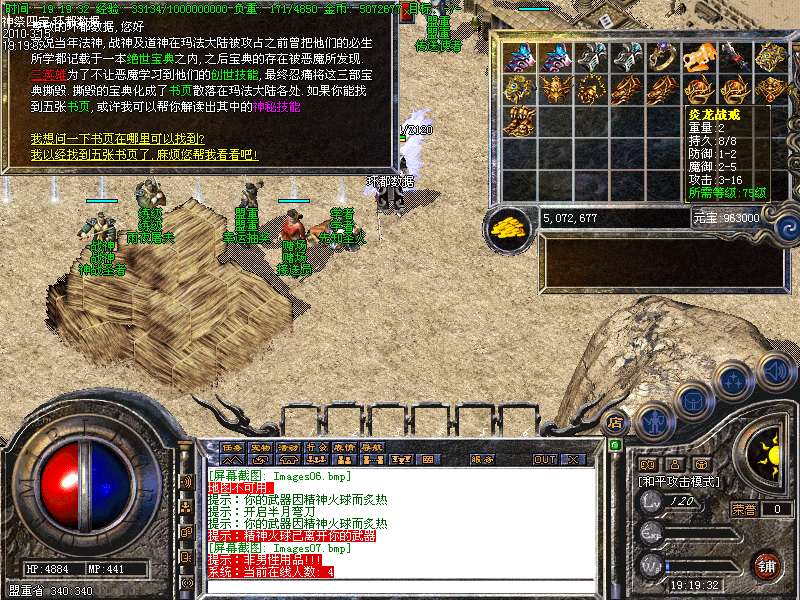Open the character figure round button
Viewport: 800px width, 600px height.
[654, 421]
